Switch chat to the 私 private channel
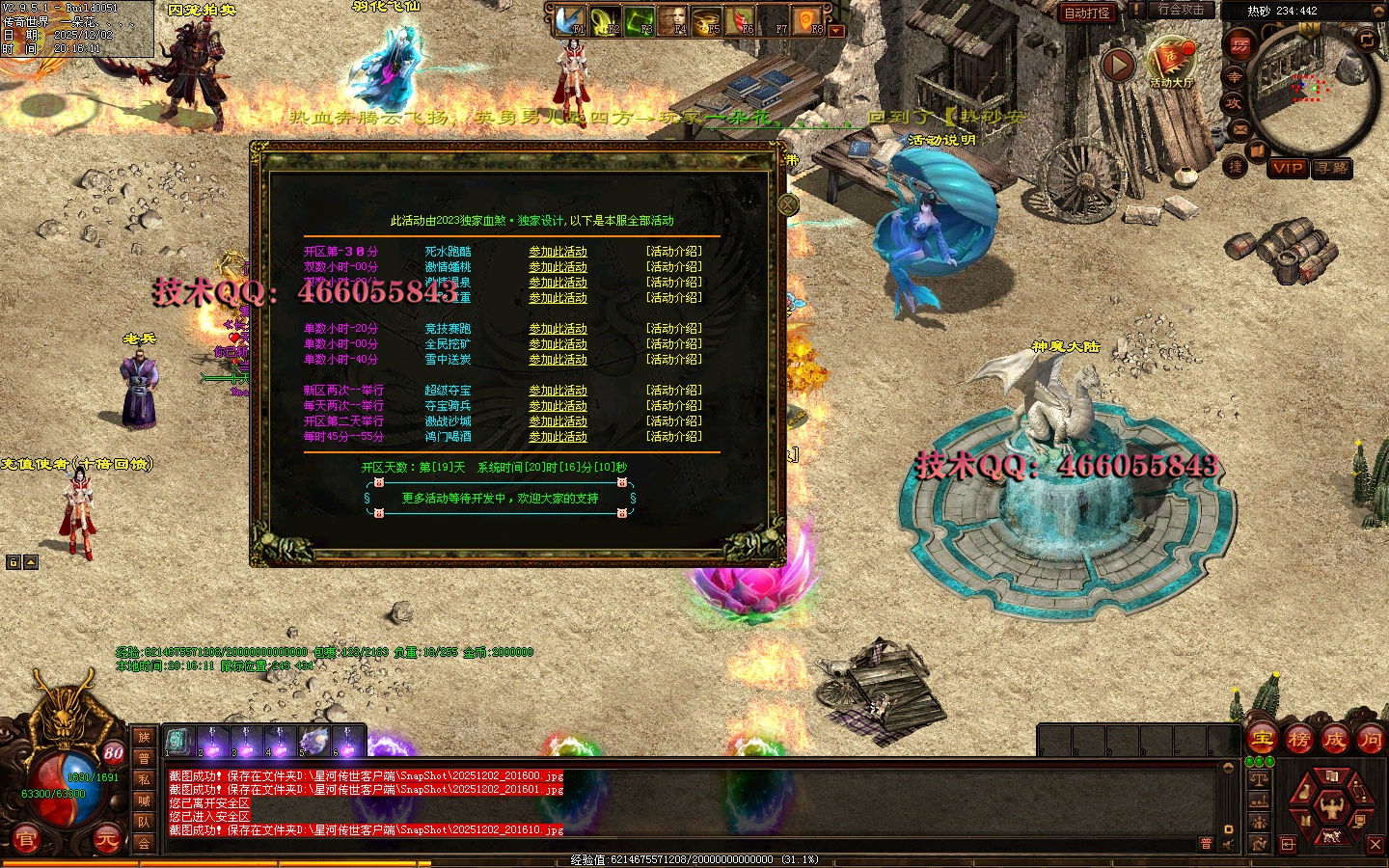Viewport: 1389px width, 868px height. [144, 779]
